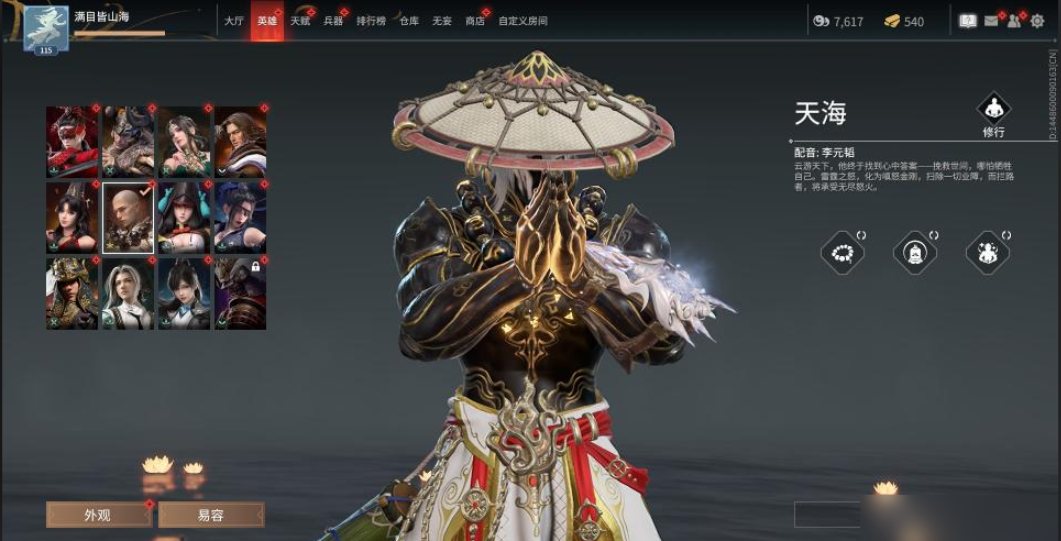
Task: Open the settings gear icon
Action: (x=1037, y=21)
